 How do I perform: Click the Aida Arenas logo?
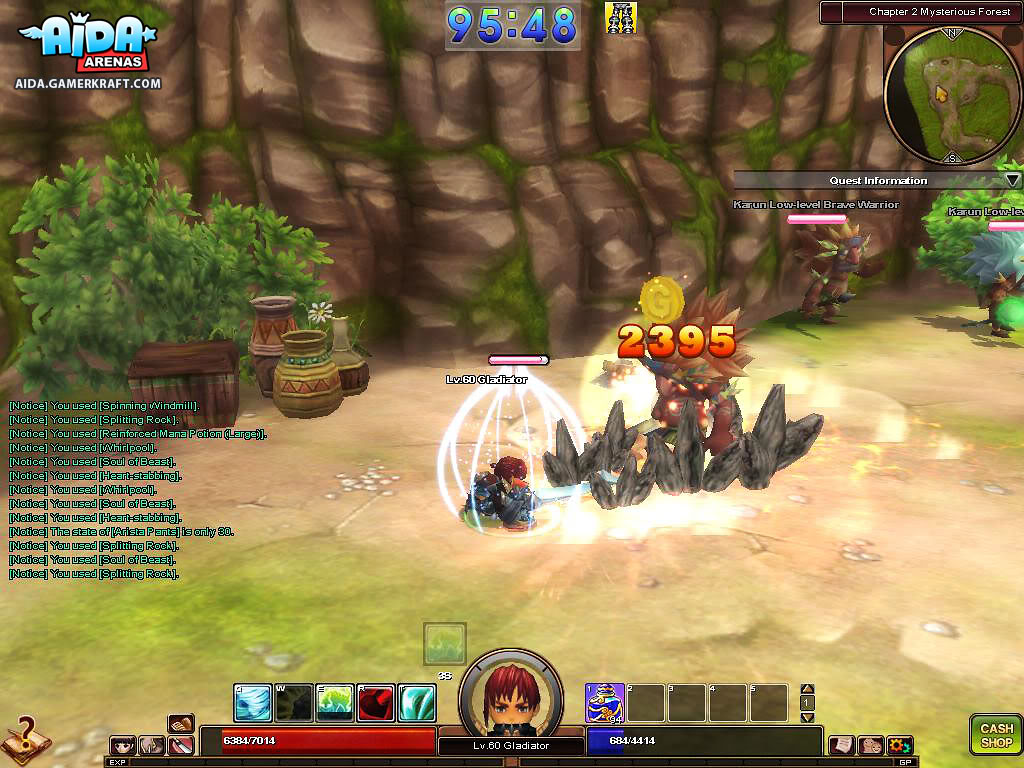coord(88,47)
